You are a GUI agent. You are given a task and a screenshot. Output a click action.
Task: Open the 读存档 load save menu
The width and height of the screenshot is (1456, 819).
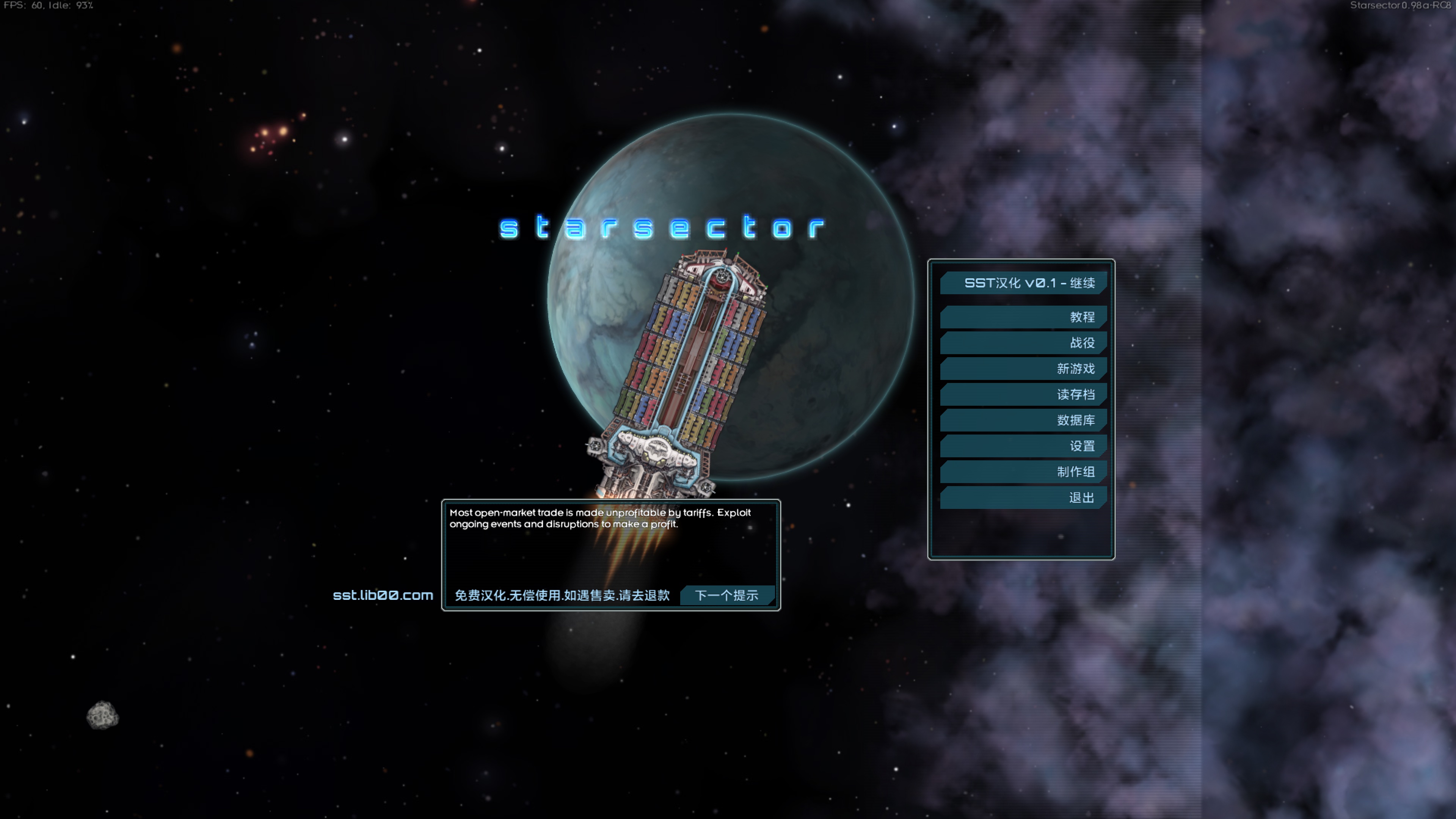[x=1023, y=394]
